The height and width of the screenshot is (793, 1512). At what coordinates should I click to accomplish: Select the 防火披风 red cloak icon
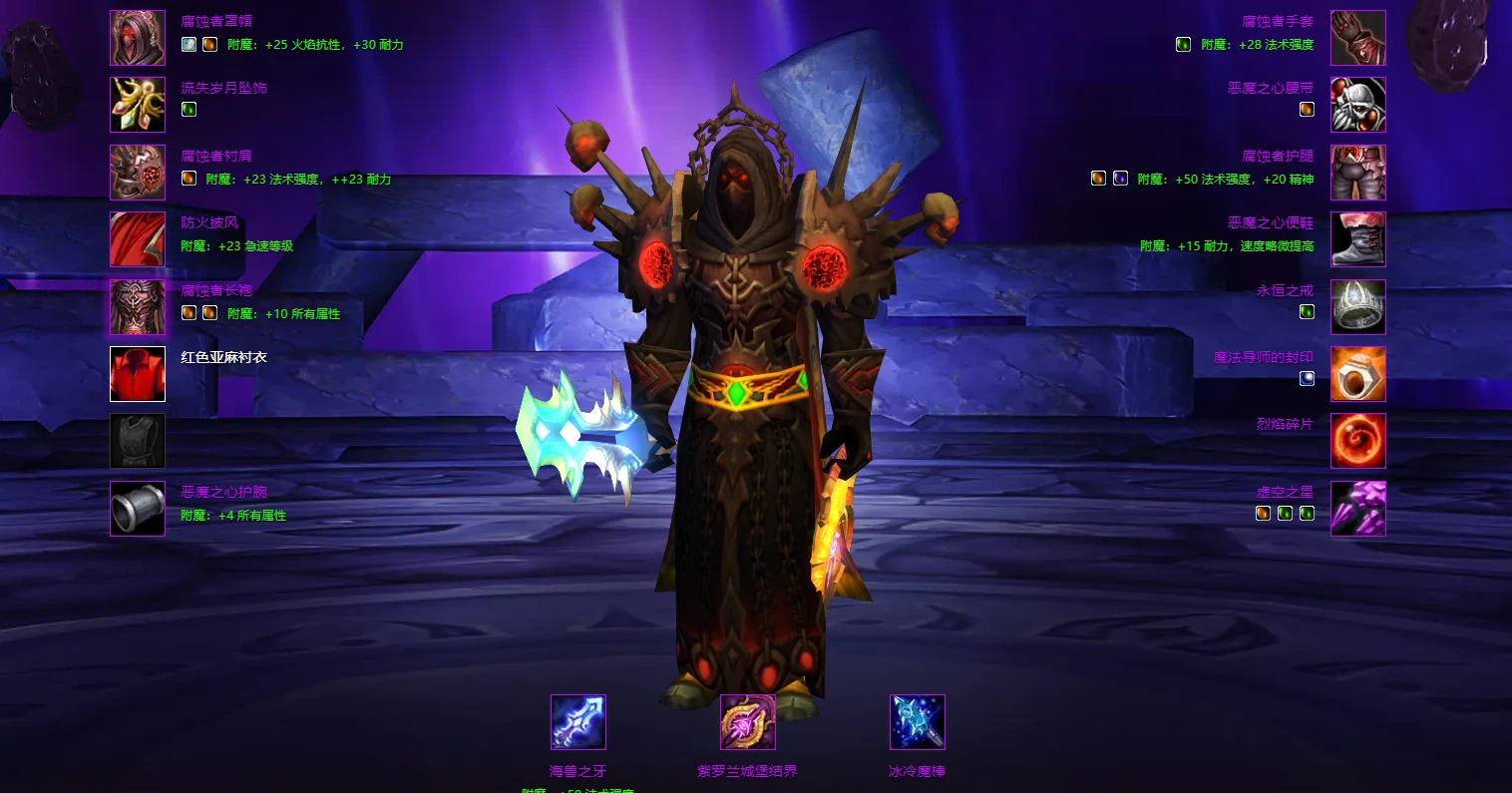click(138, 239)
